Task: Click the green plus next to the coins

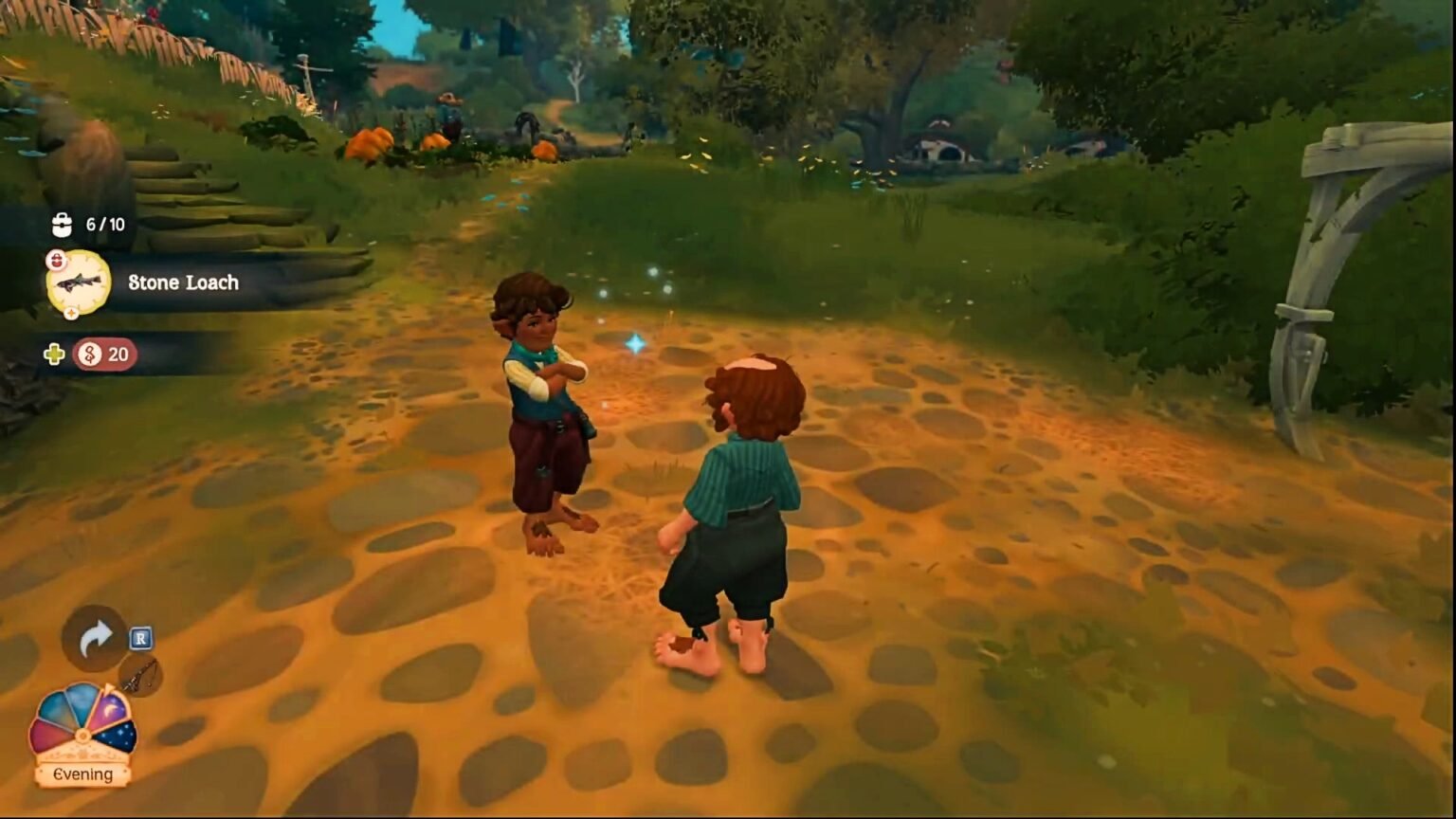Action: 55,355
